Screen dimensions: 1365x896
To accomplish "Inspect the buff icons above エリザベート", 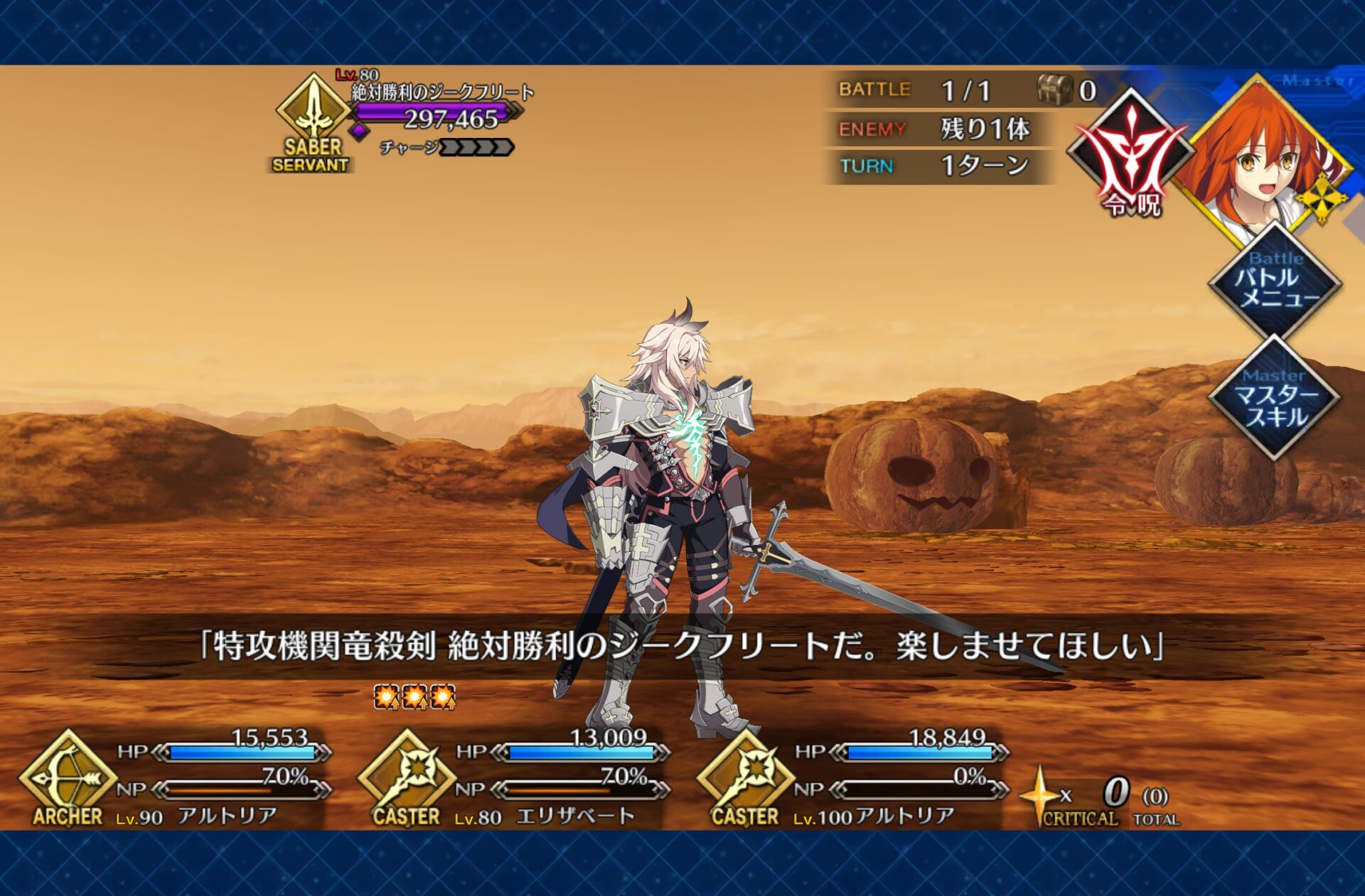I will click(414, 697).
